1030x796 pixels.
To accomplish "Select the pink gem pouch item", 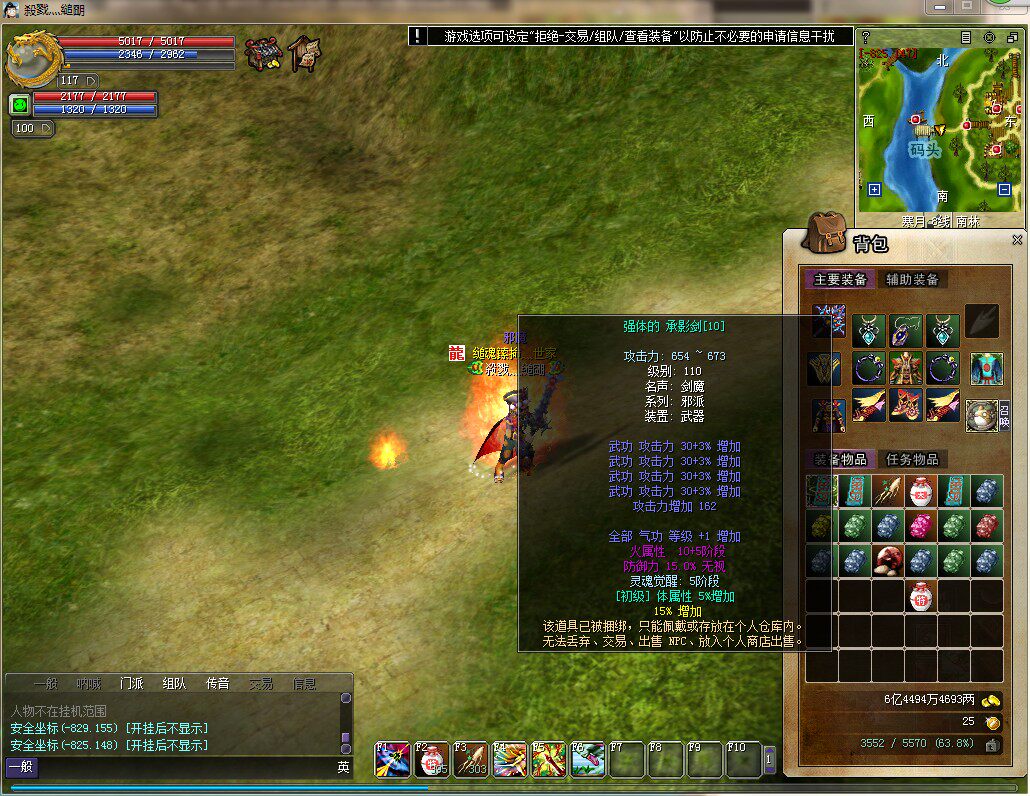I will (920, 526).
